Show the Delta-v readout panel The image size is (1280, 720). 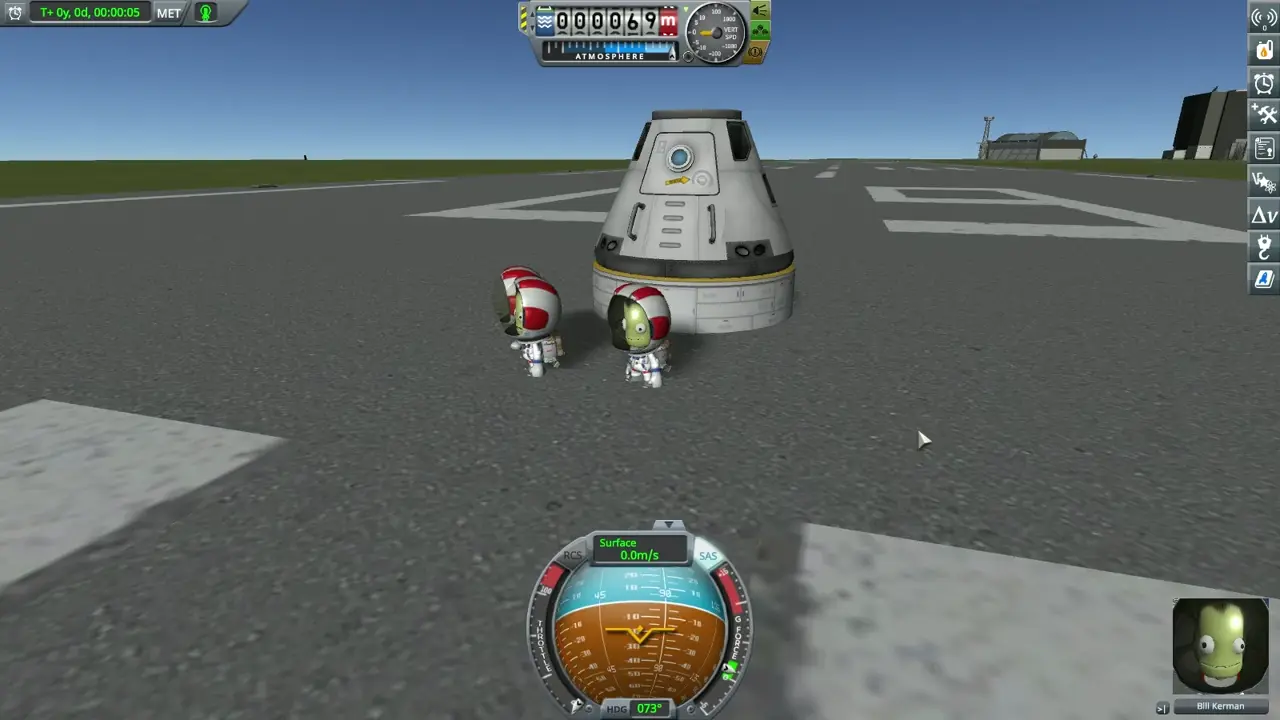[1263, 214]
